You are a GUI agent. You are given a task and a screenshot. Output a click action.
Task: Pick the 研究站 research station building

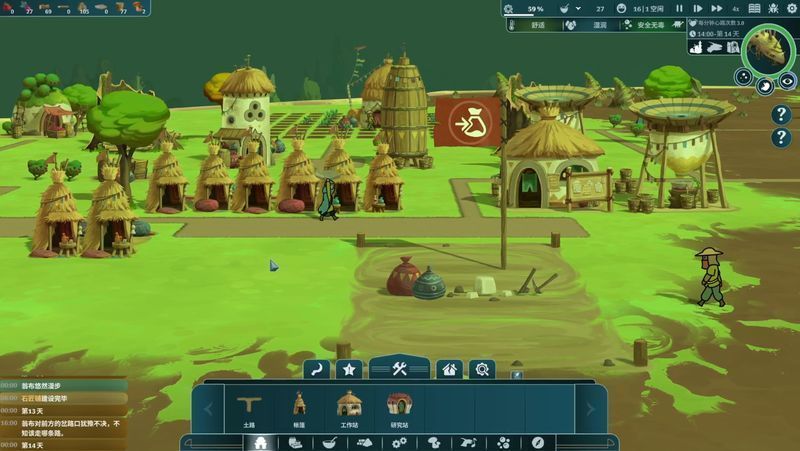click(399, 408)
